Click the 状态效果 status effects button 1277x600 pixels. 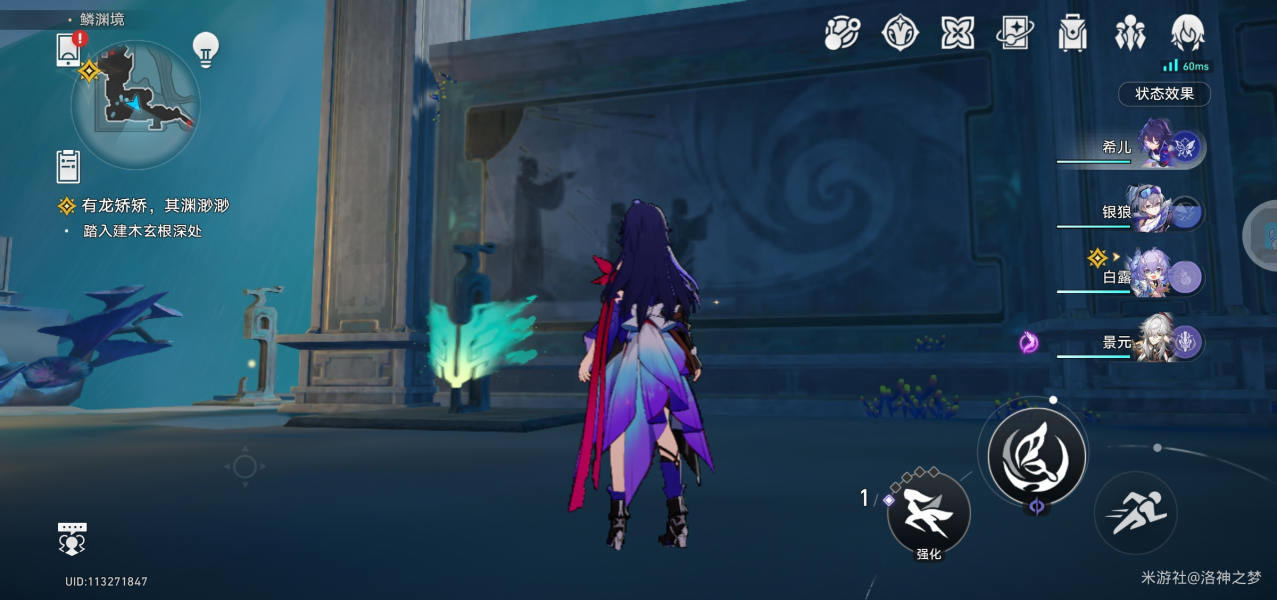(x=1164, y=94)
